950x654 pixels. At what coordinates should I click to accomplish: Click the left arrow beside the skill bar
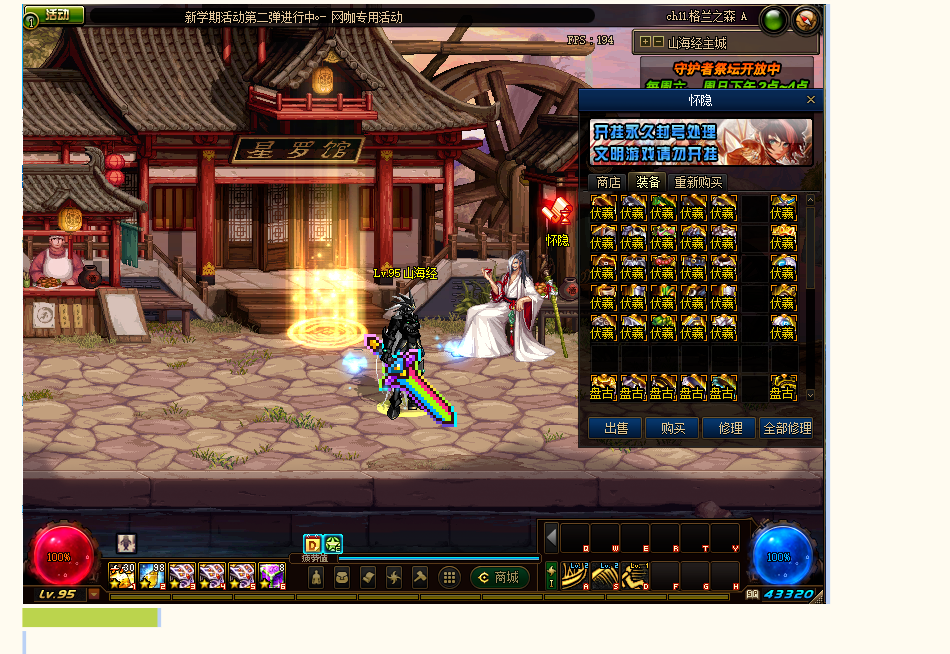tap(552, 537)
